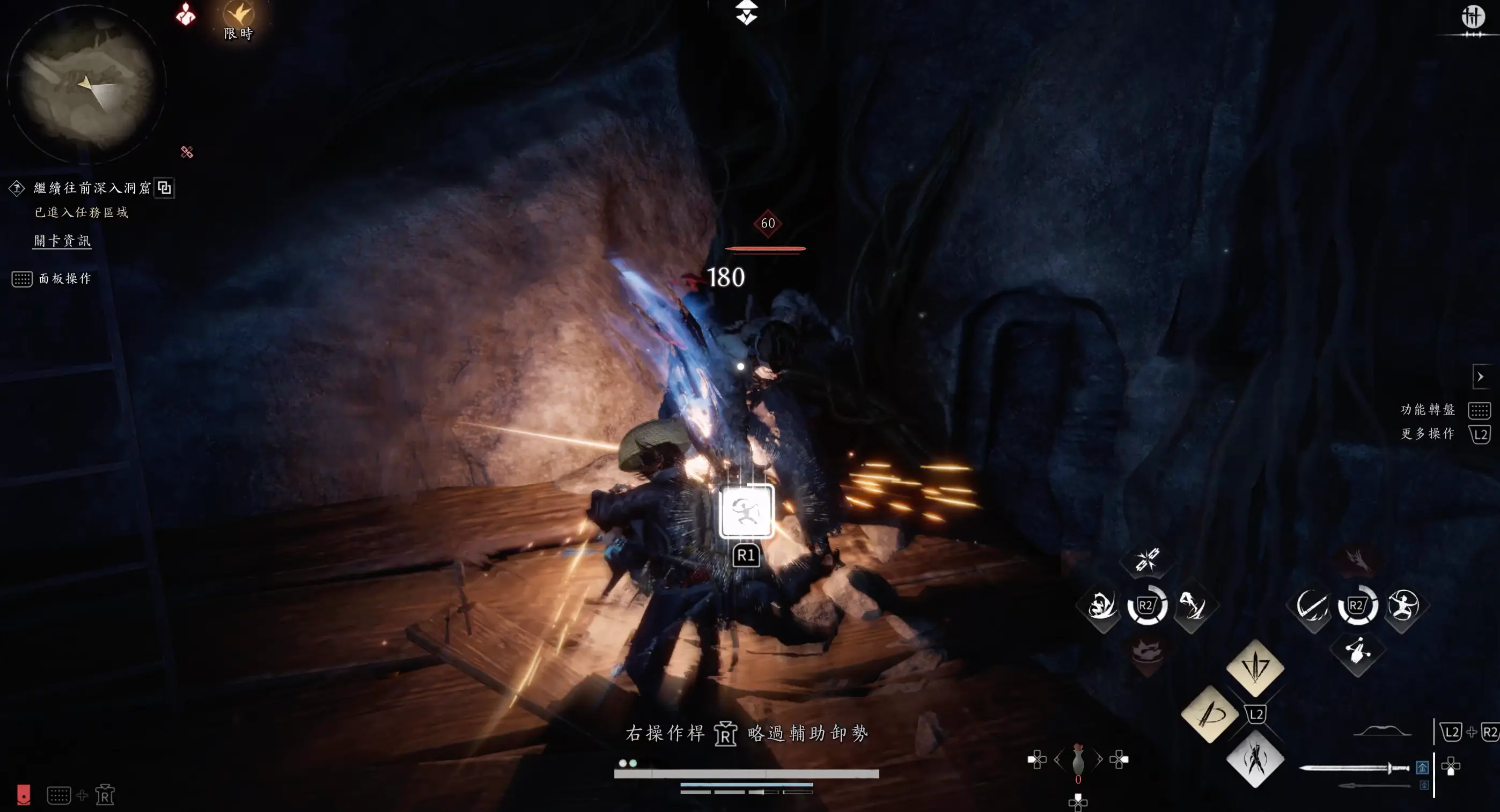Activate the dragon swirl skill
The height and width of the screenshot is (812, 1500).
coord(1102,606)
